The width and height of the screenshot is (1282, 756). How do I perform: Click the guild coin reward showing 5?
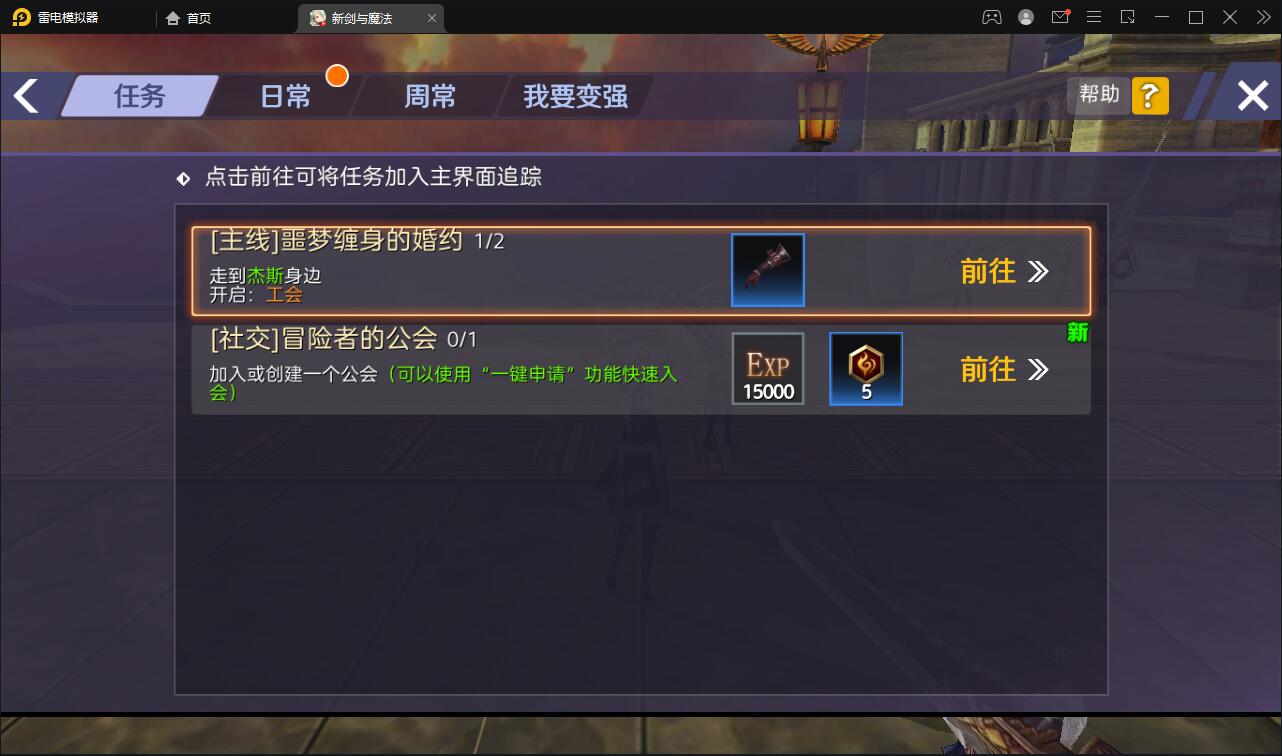point(865,368)
